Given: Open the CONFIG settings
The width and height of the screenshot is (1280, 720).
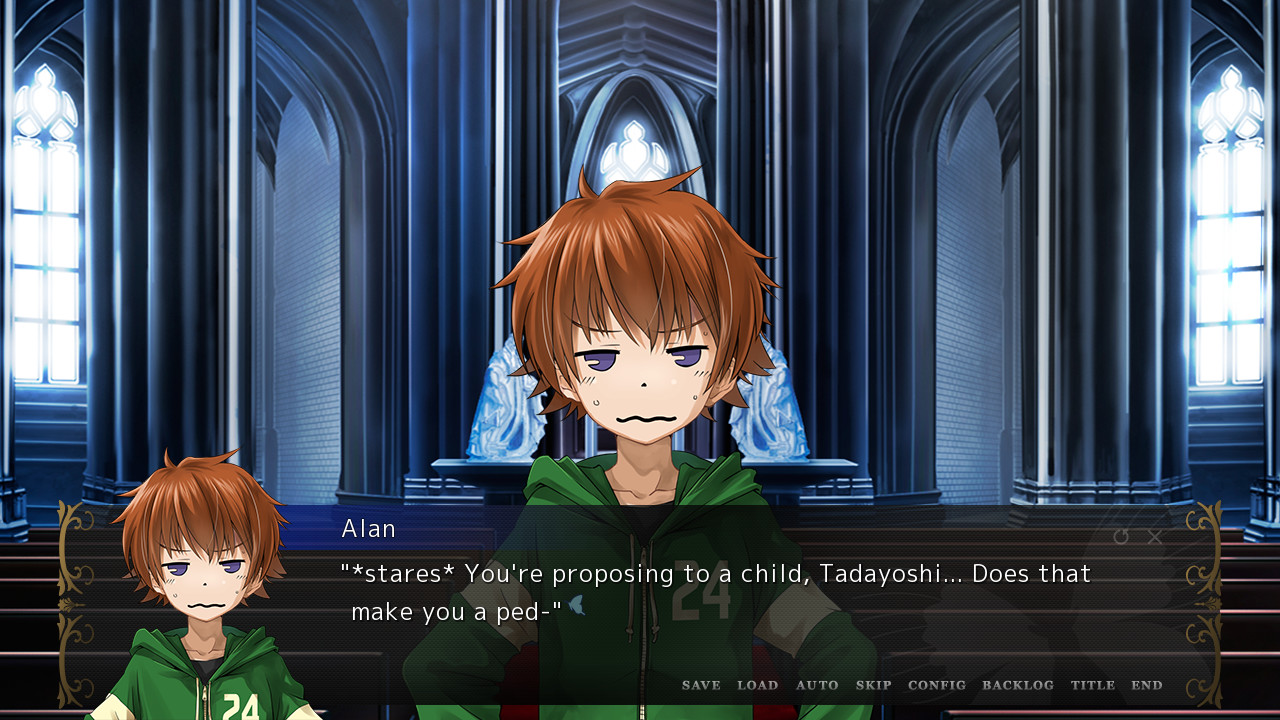Looking at the screenshot, I should pos(937,685).
